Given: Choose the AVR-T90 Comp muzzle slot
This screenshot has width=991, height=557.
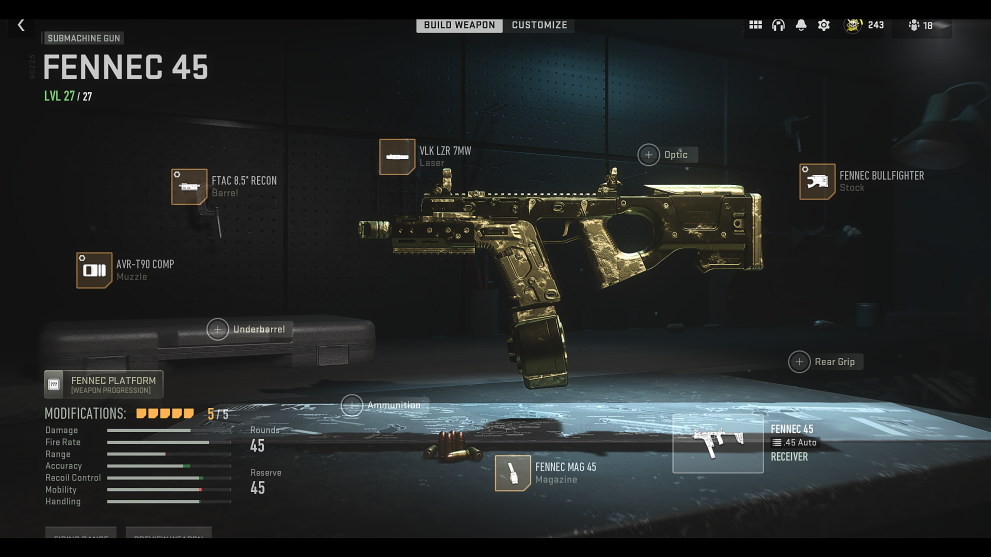Looking at the screenshot, I should click(94, 270).
